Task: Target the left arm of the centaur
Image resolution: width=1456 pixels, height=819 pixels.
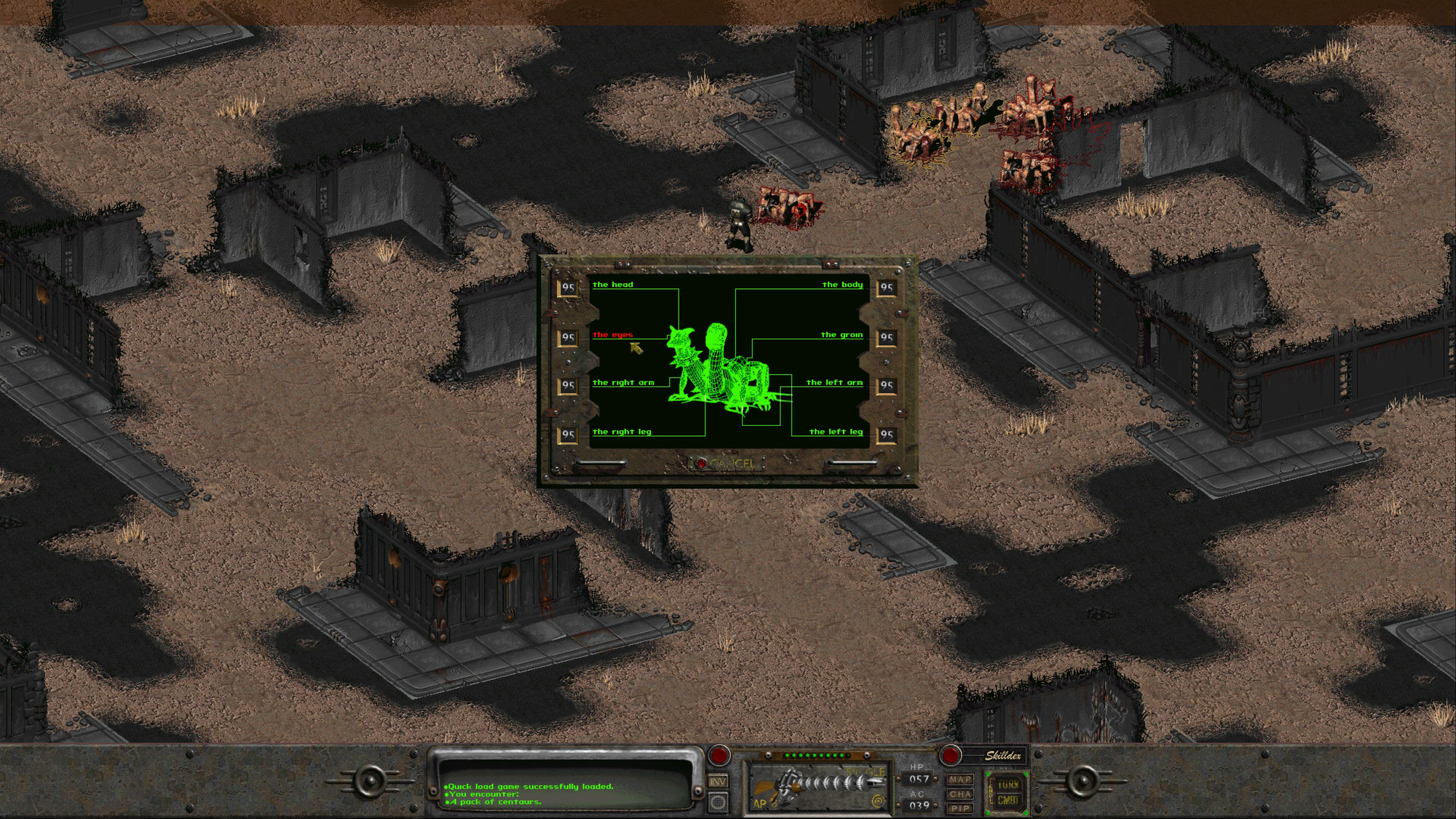Action: (x=836, y=381)
